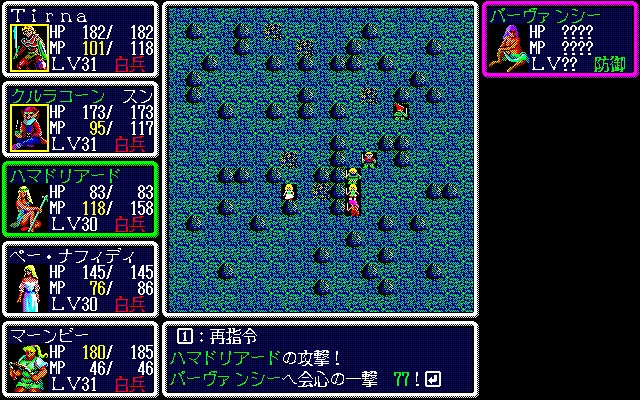
Task: Choose the 再指令 command option
Action: point(214,337)
